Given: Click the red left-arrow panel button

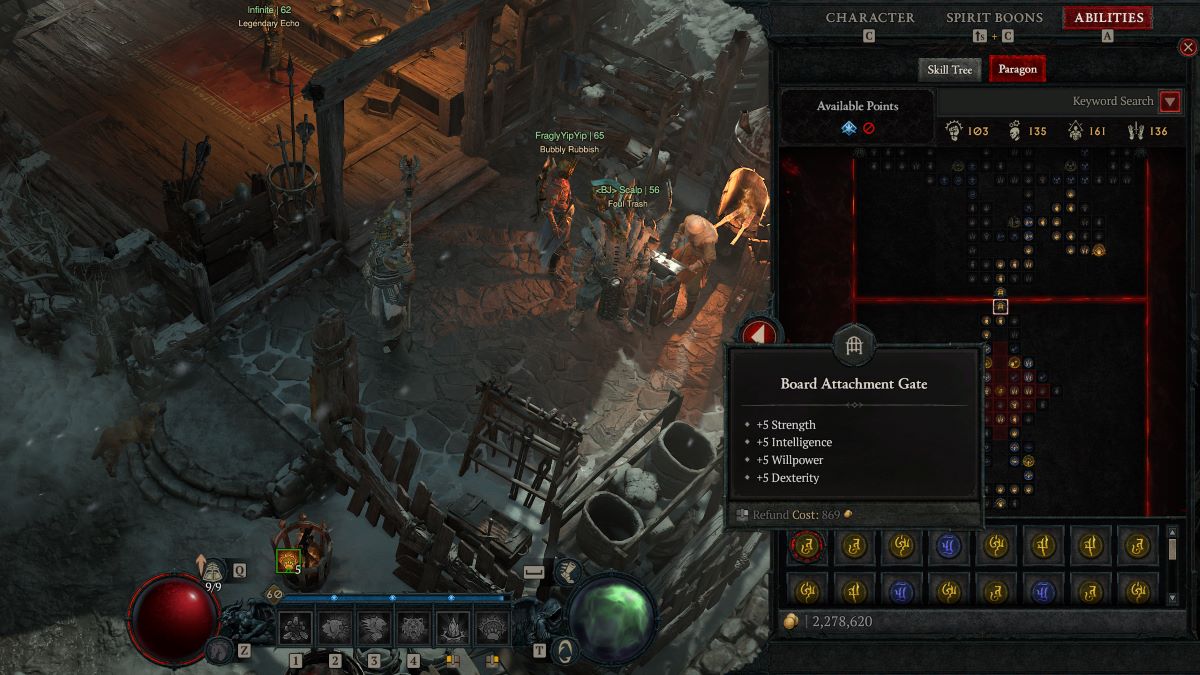Looking at the screenshot, I should tap(757, 335).
